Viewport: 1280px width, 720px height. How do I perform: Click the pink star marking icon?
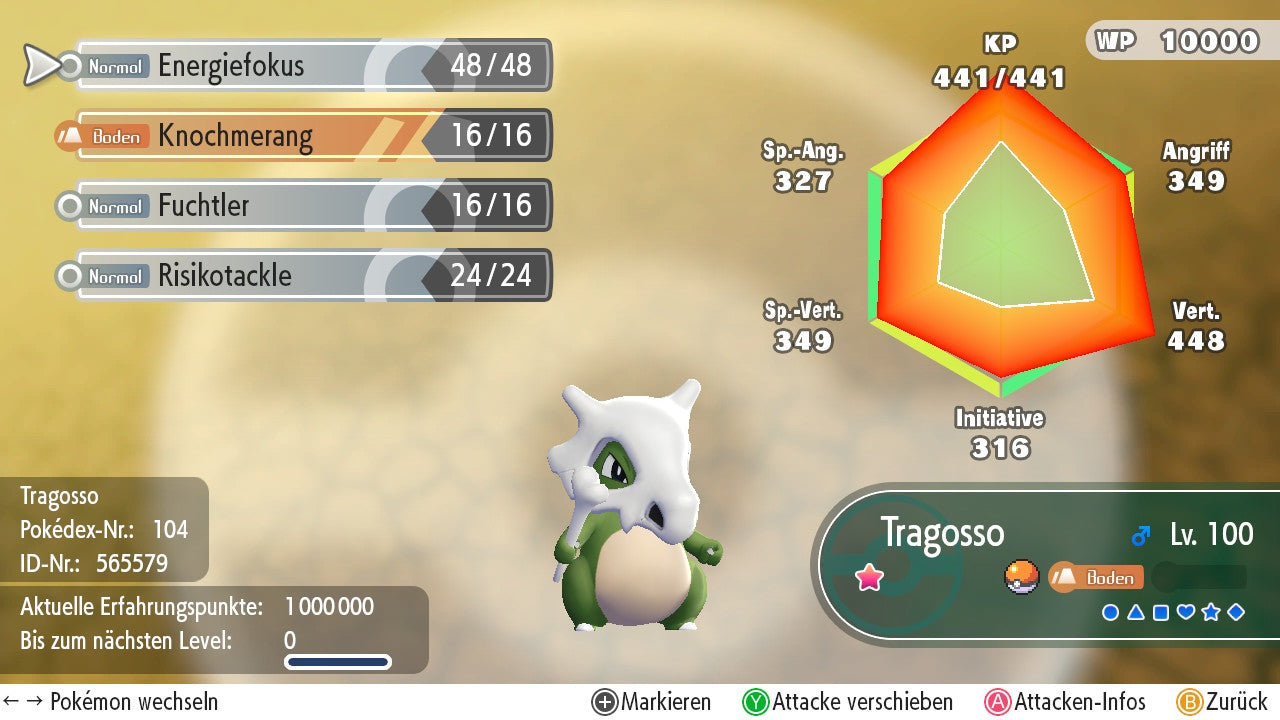[869, 577]
